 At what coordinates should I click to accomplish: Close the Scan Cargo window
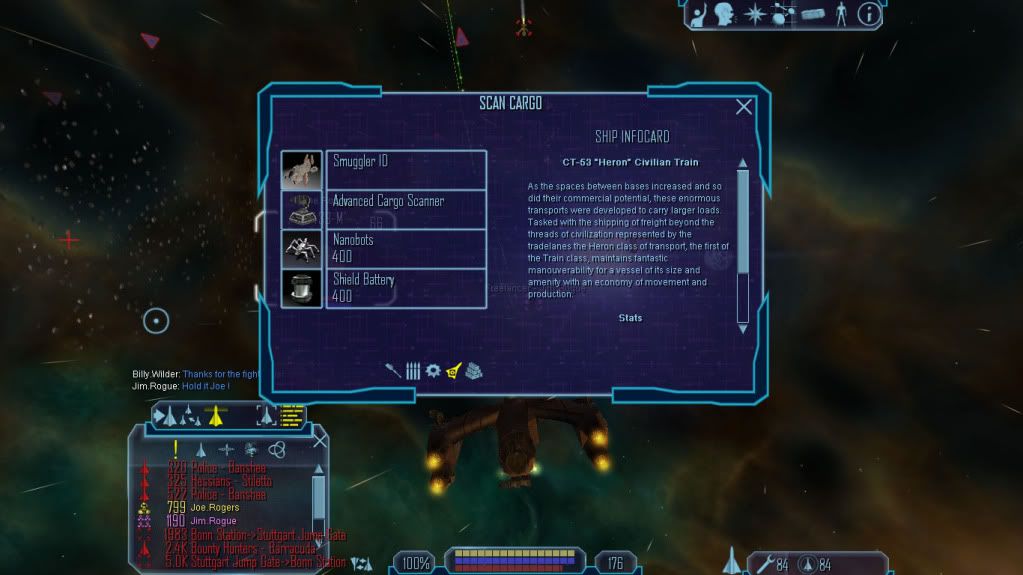click(x=744, y=107)
